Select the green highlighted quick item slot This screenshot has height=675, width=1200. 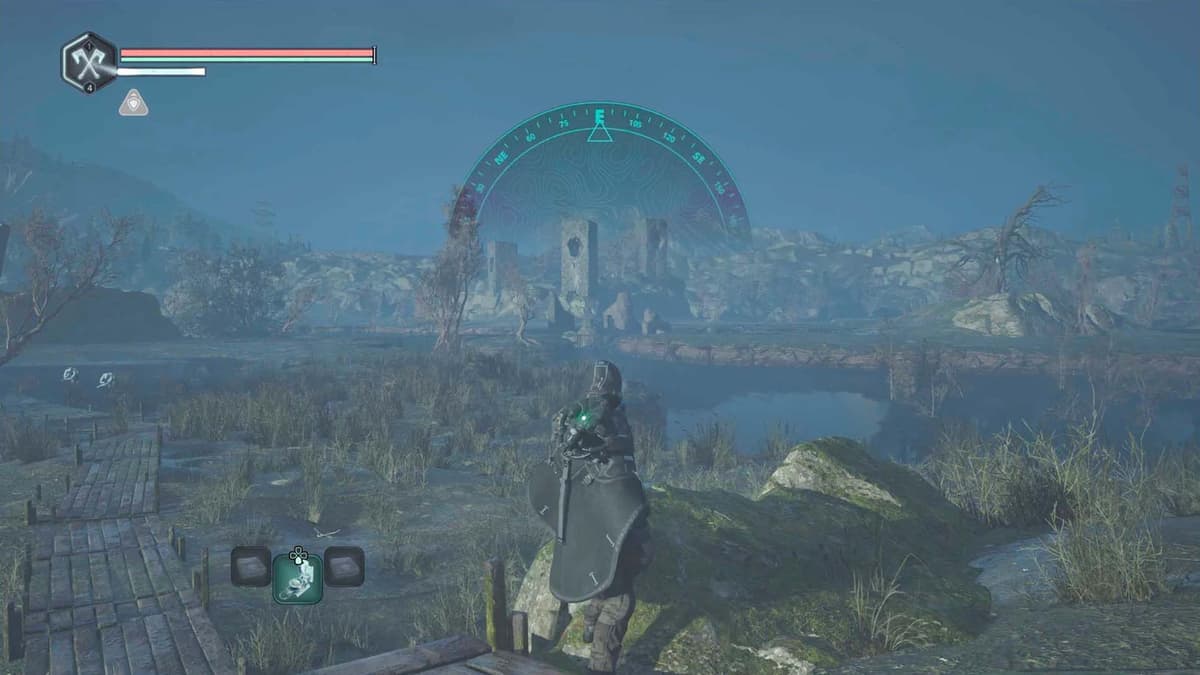click(x=297, y=578)
